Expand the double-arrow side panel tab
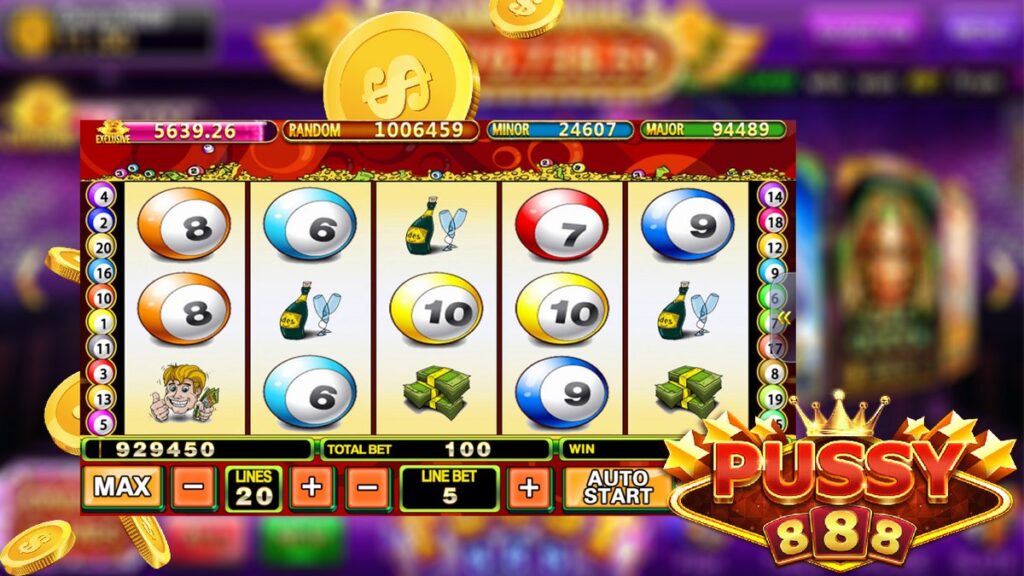 pos(785,317)
